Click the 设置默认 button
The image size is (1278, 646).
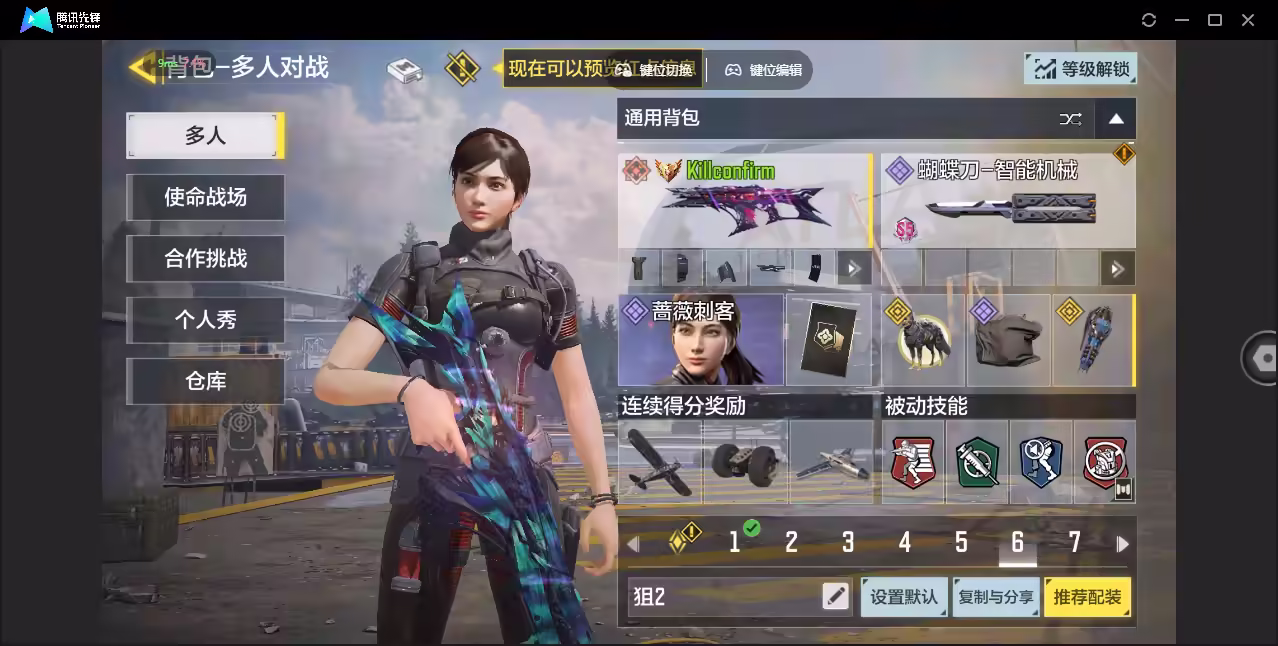click(x=904, y=597)
